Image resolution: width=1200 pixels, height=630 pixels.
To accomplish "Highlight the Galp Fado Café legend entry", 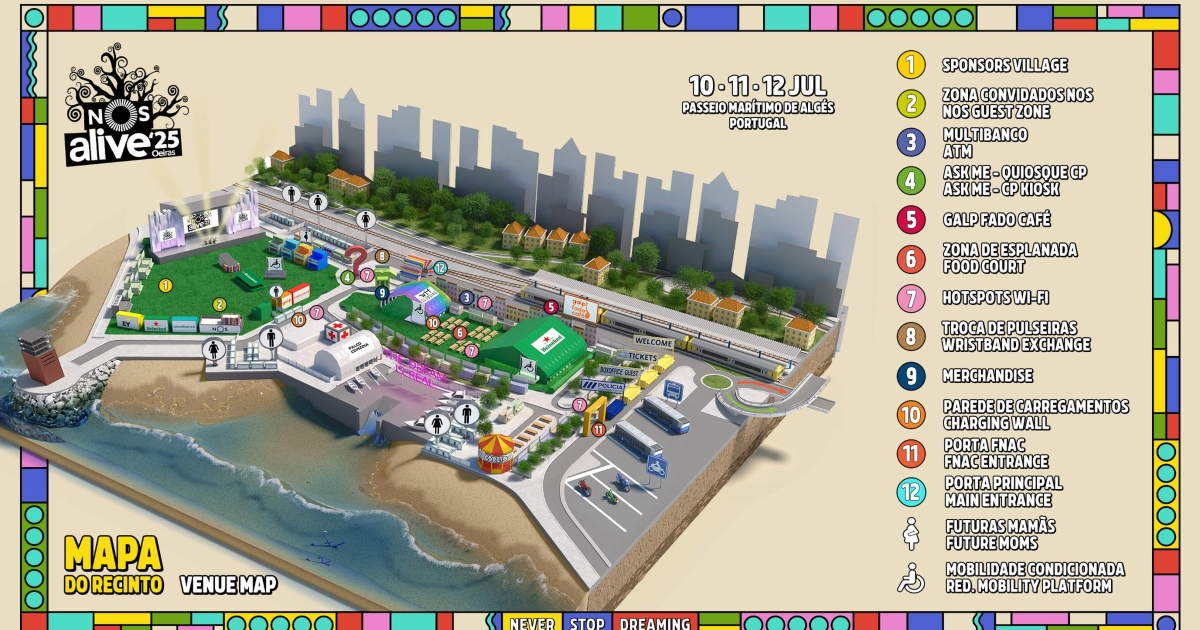I will [x=996, y=220].
